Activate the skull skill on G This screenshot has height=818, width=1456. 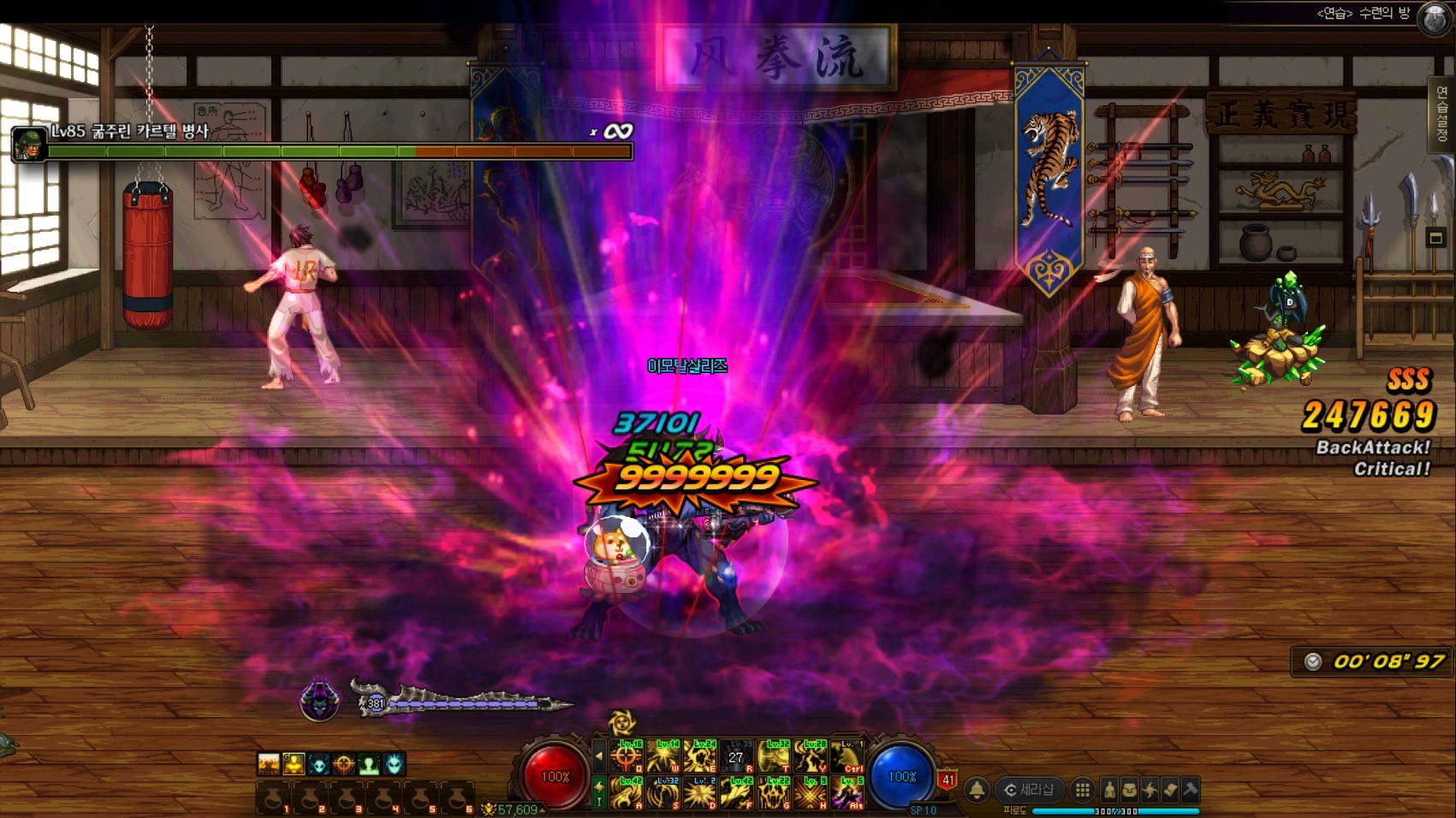click(x=773, y=793)
